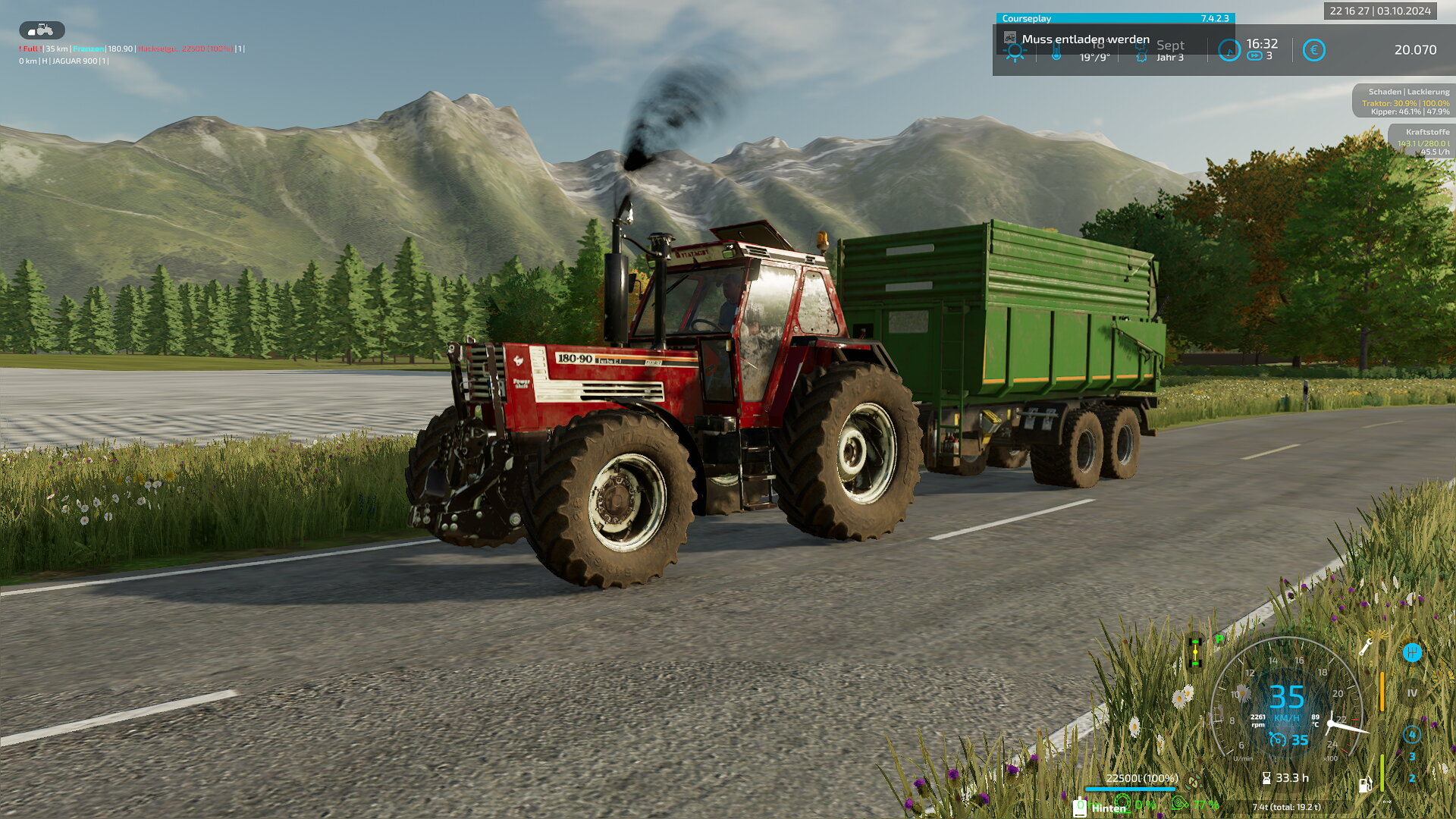Click the fast-forward time scale icon

(x=1254, y=56)
